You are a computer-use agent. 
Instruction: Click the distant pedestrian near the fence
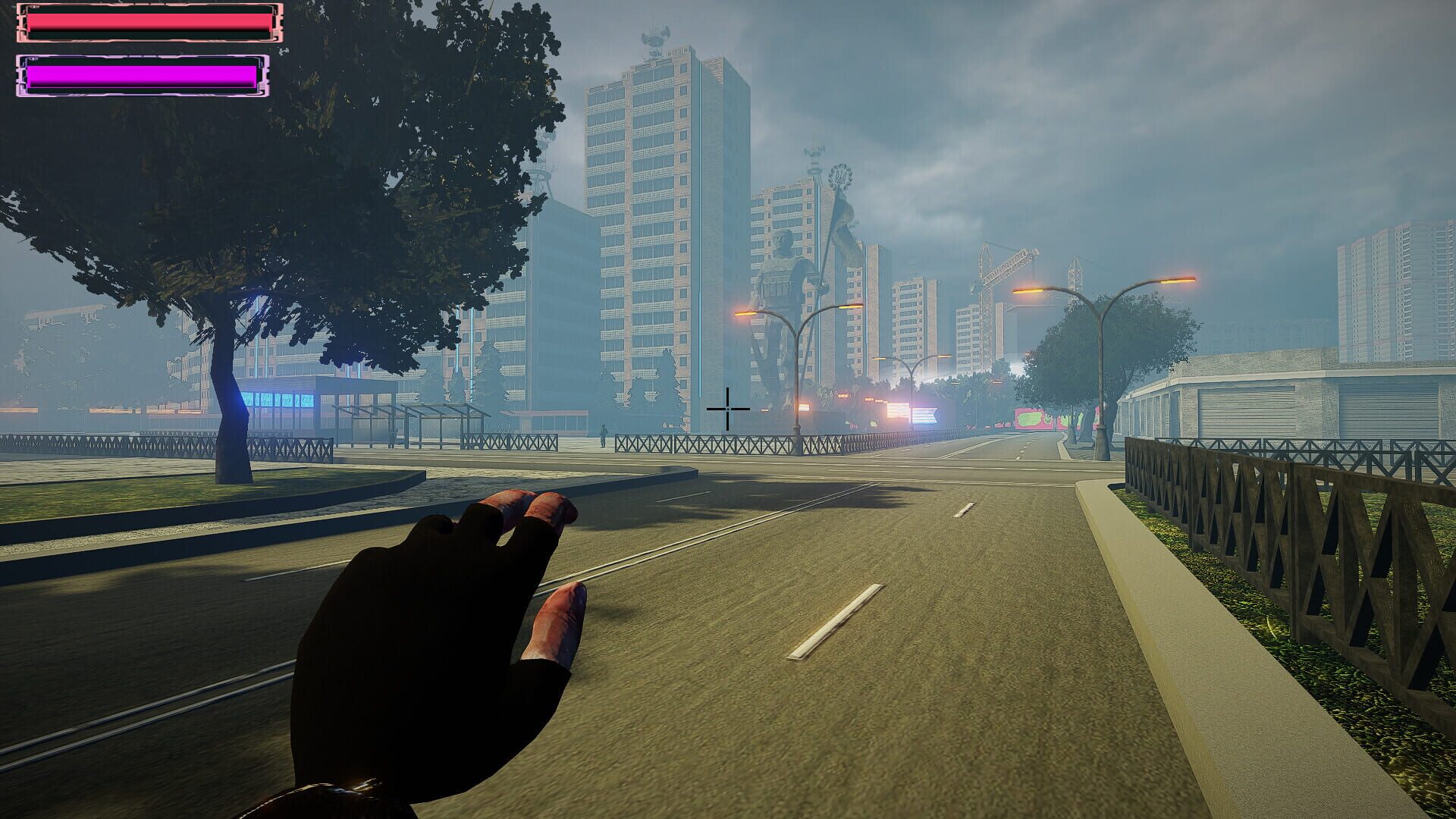[603, 434]
